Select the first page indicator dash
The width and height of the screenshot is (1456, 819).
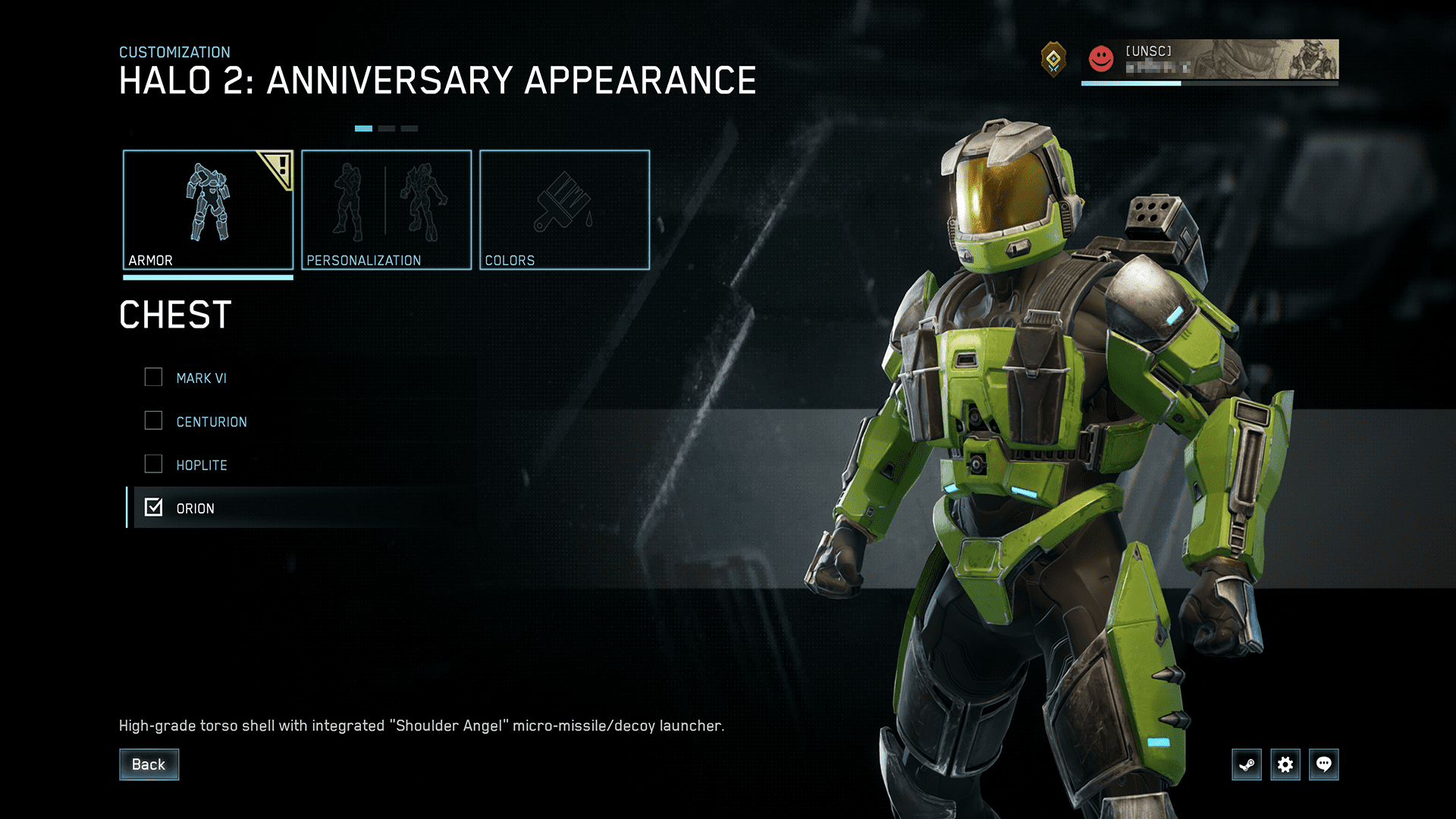[362, 128]
